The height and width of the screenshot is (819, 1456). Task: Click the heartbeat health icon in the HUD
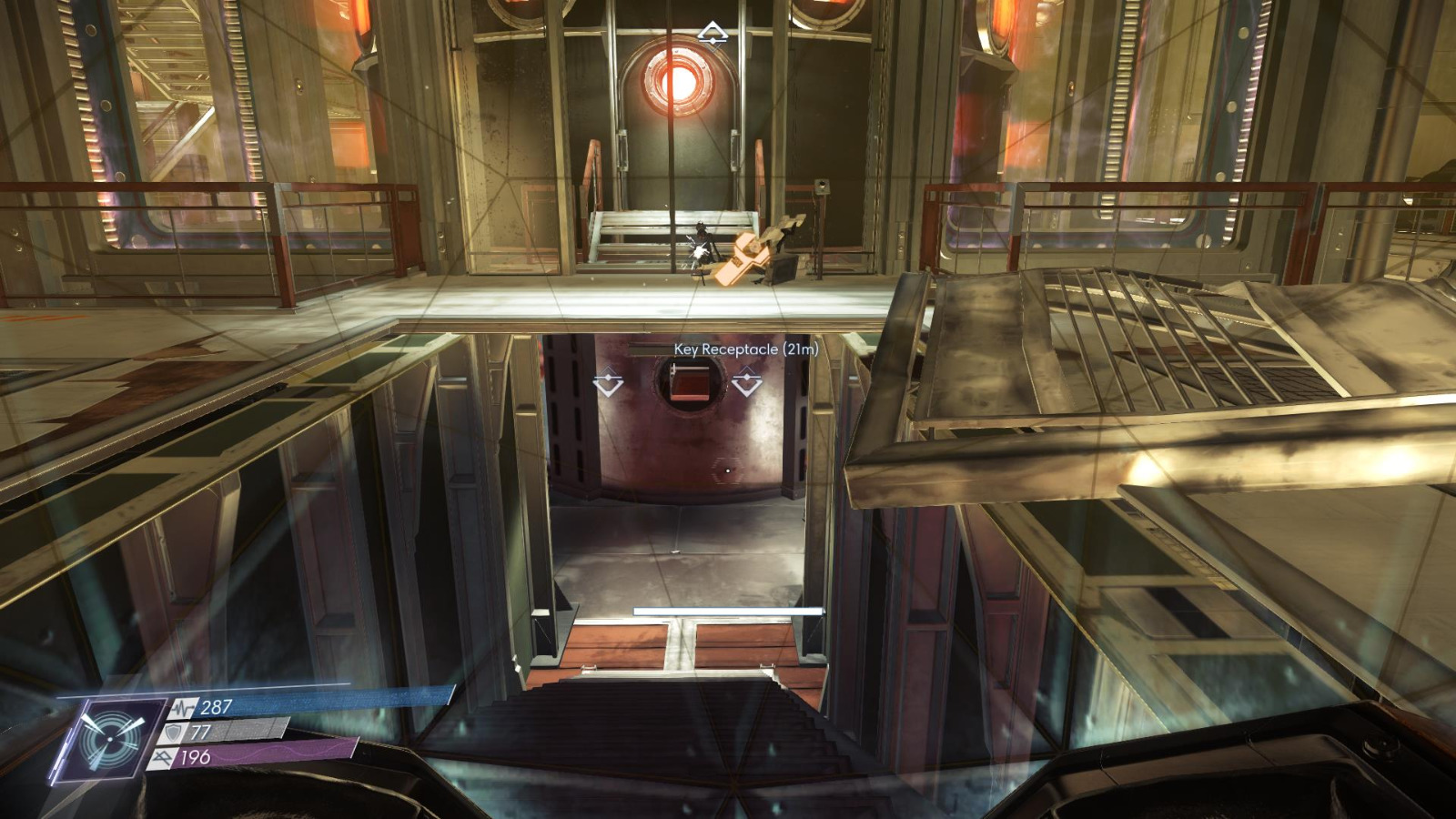click(181, 708)
